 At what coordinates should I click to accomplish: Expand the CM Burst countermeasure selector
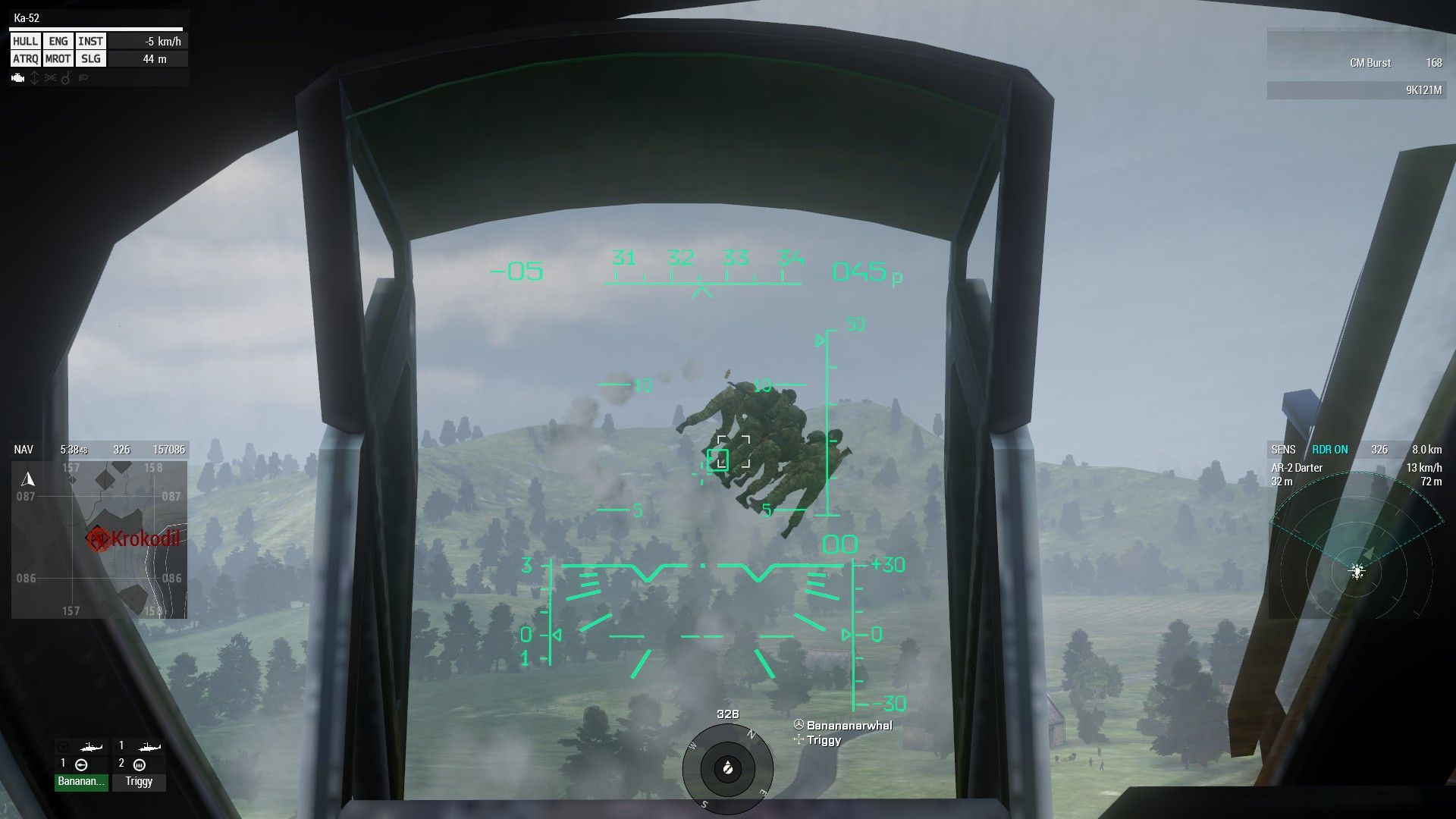(x=1370, y=62)
